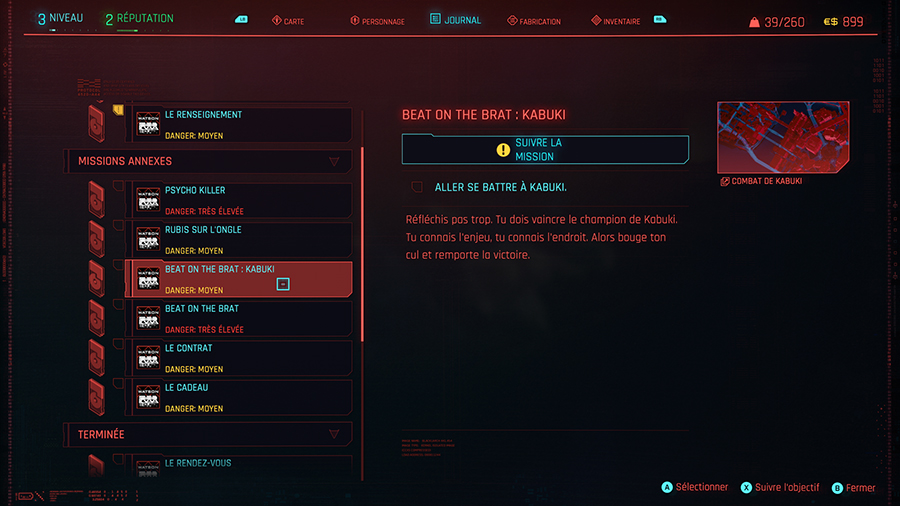
Task: Select the Journal tab
Action: 456,20
